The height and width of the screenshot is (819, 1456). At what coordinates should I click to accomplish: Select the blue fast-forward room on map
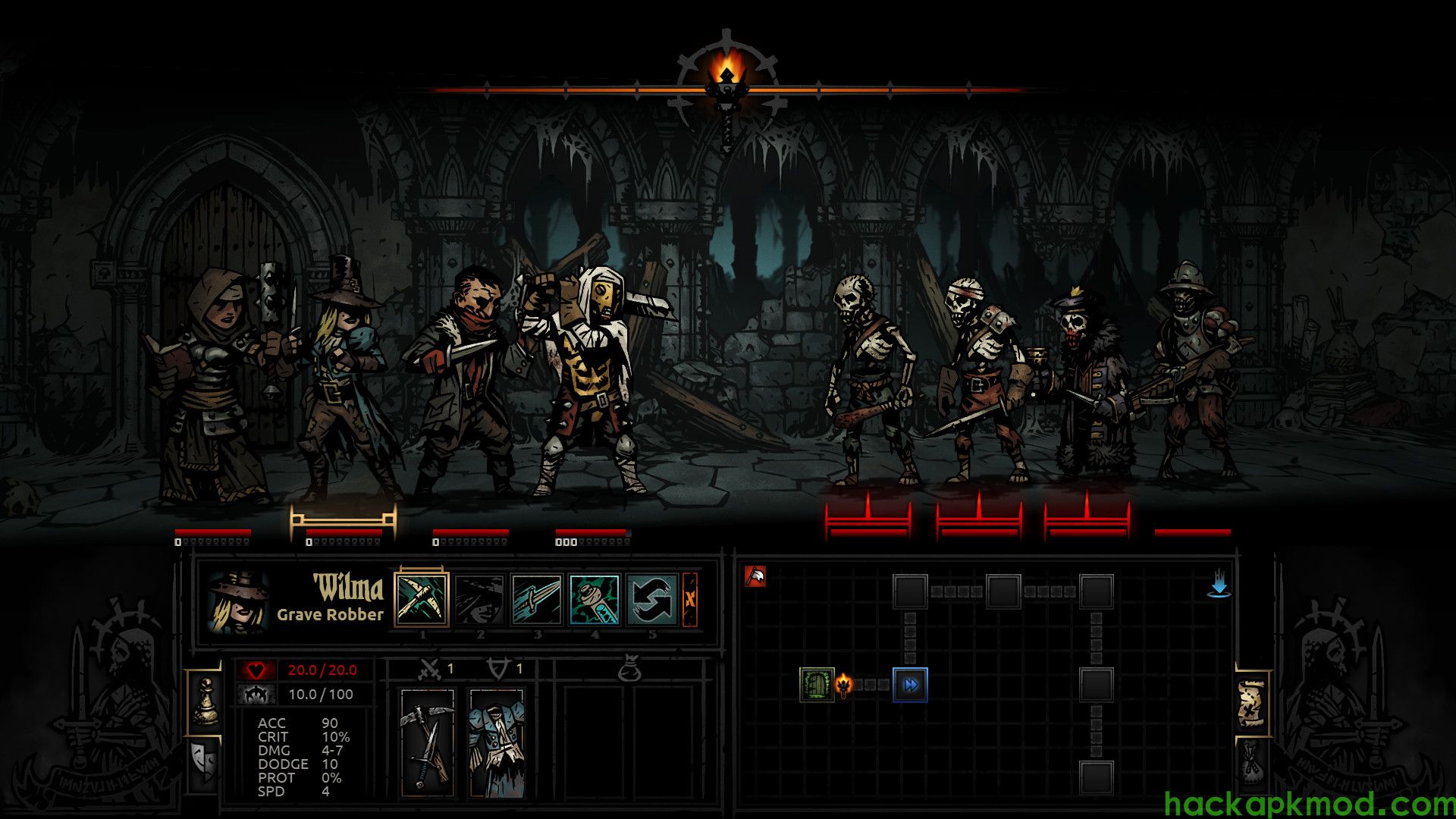910,685
